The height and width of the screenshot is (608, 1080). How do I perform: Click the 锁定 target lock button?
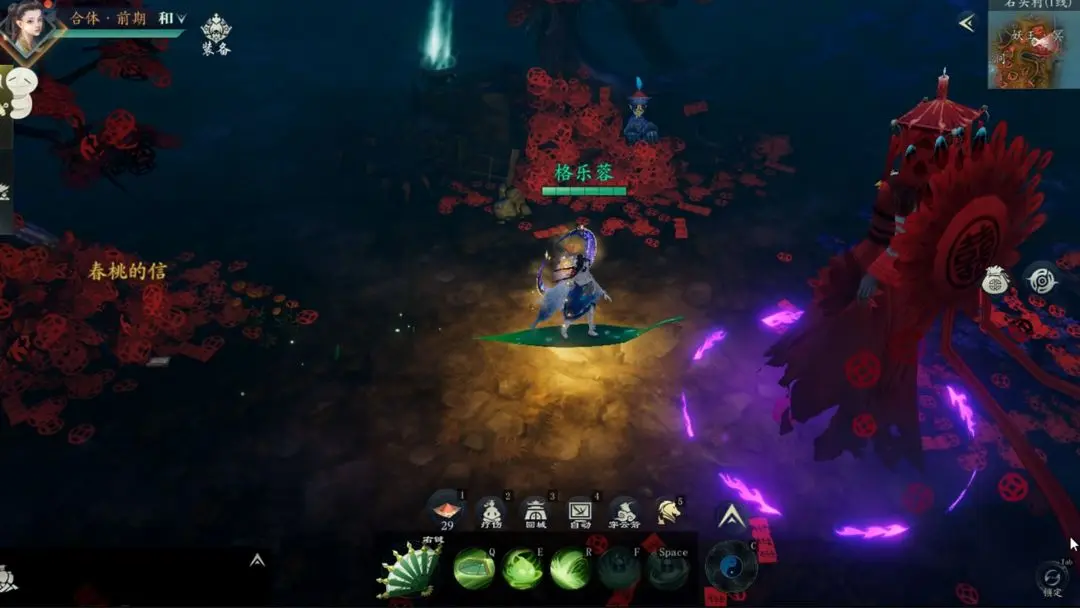[1051, 579]
